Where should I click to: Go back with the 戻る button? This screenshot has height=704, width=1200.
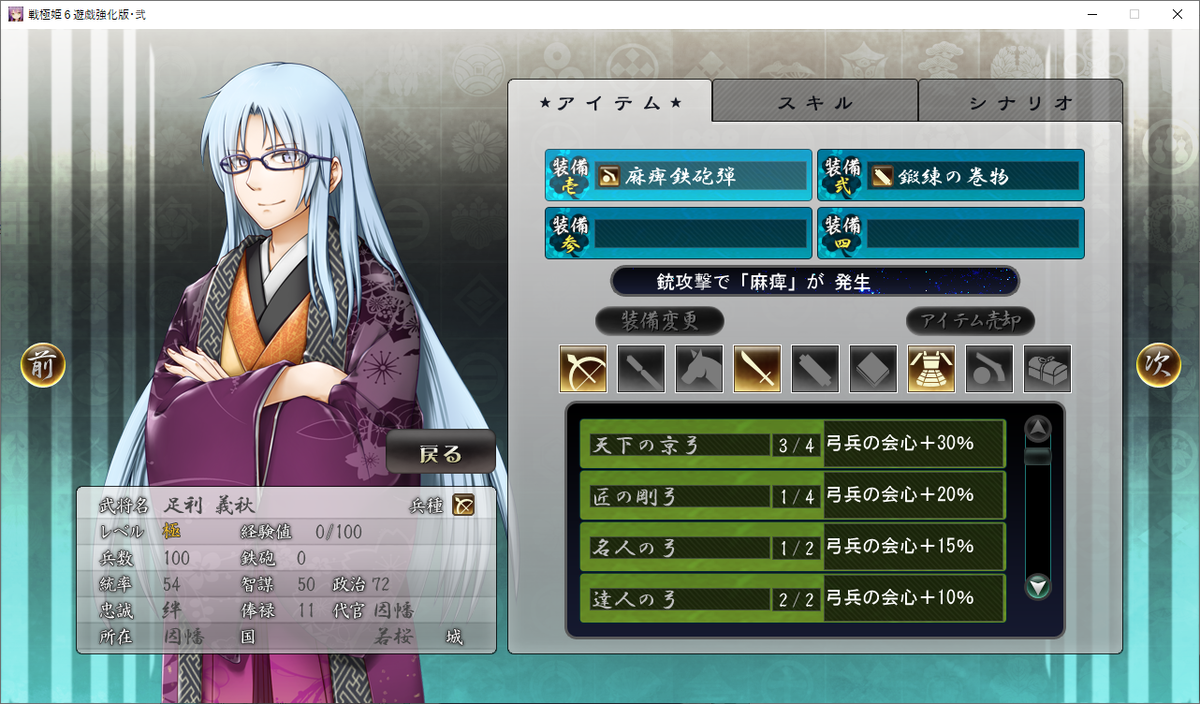pyautogui.click(x=441, y=453)
